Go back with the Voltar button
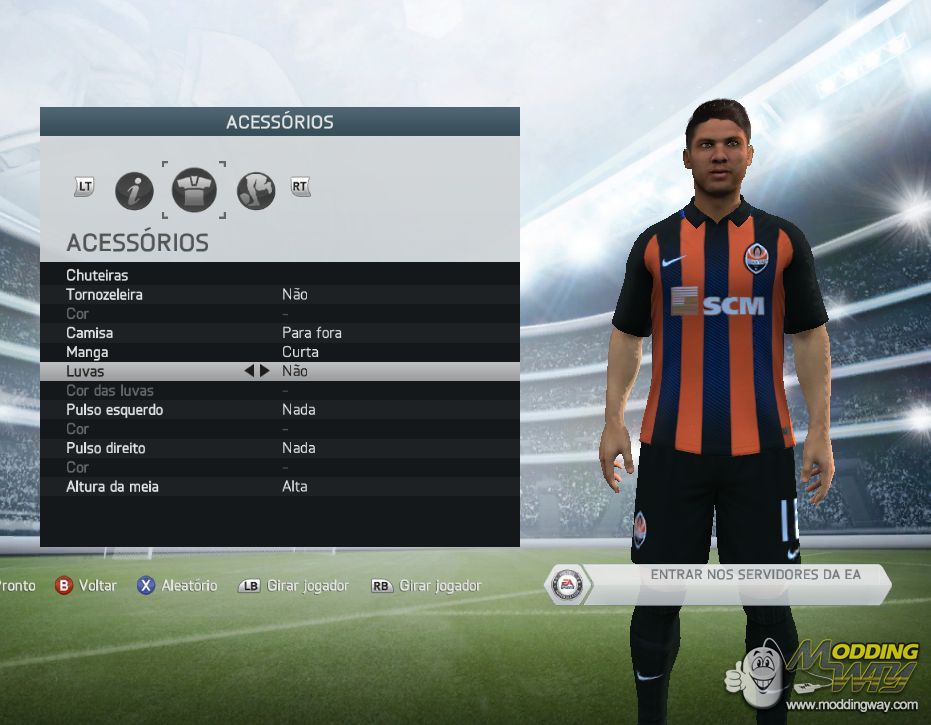931x725 pixels. (x=86, y=586)
